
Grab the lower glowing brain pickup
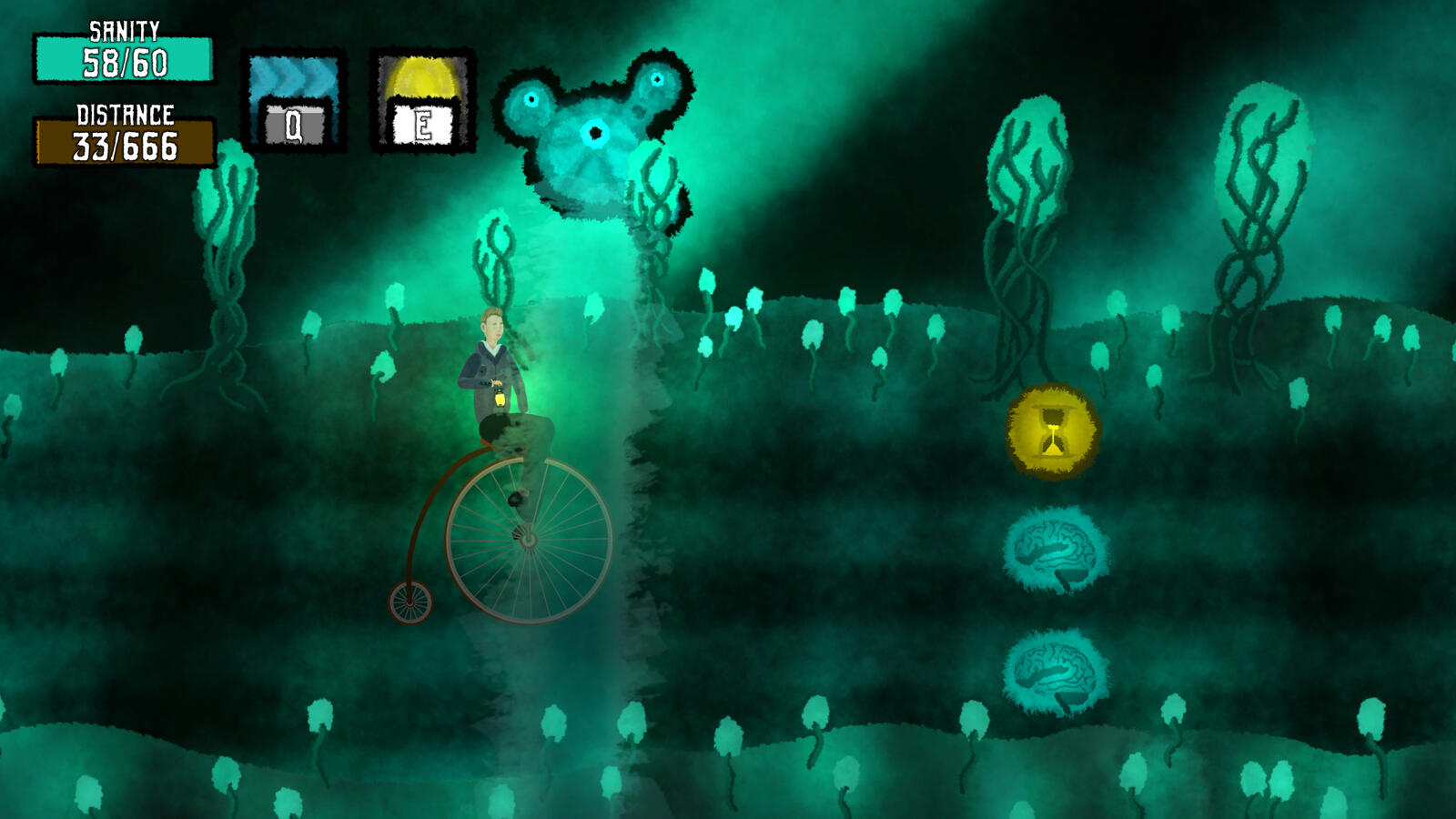pos(1056,671)
